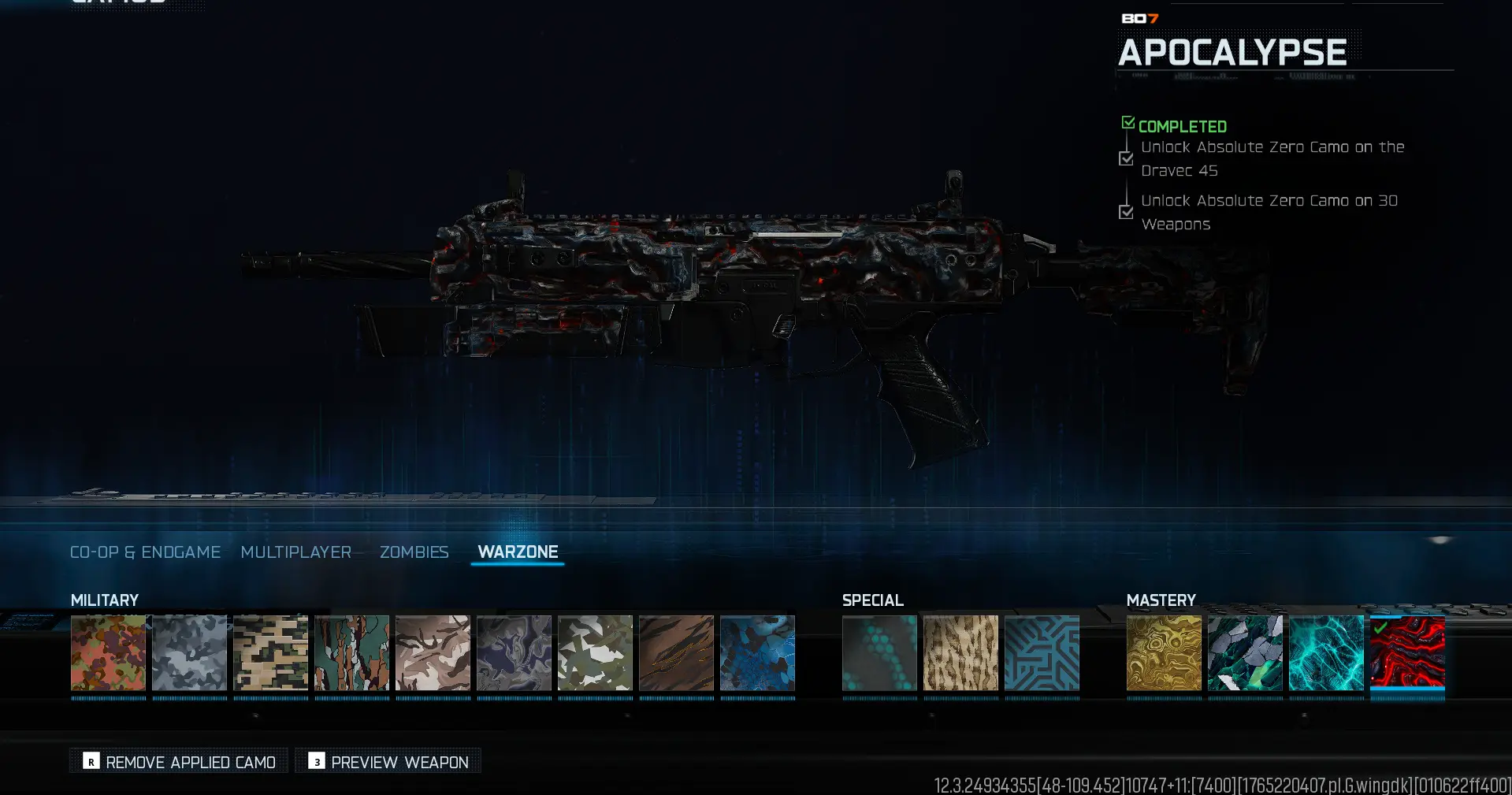Select the green crystal Mastery camo

[x=1245, y=654]
